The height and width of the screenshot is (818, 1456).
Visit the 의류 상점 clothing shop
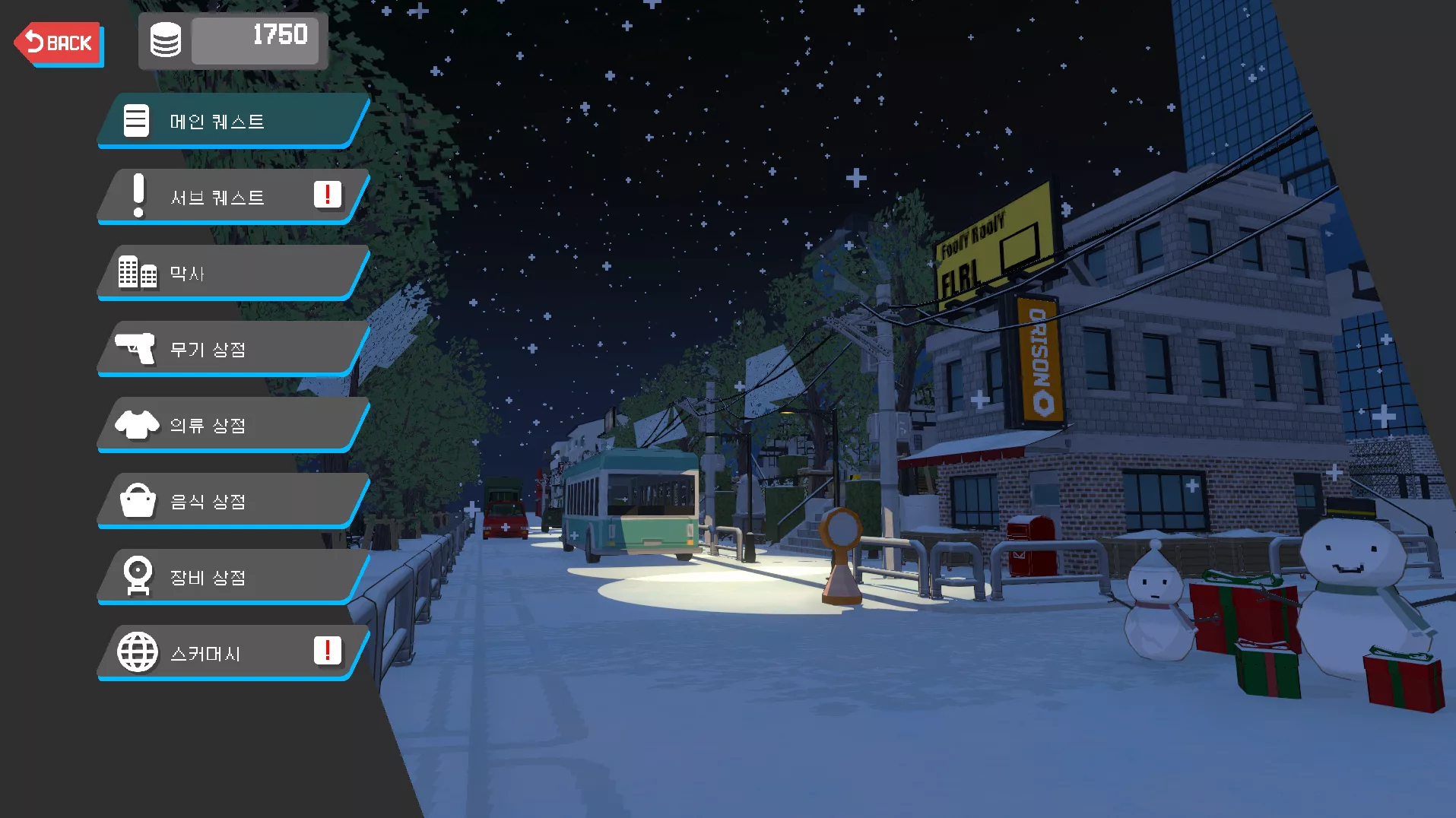[232, 425]
